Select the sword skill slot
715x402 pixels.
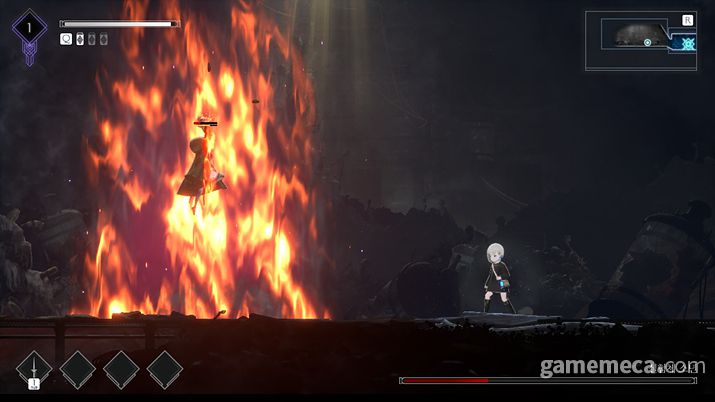33,369
